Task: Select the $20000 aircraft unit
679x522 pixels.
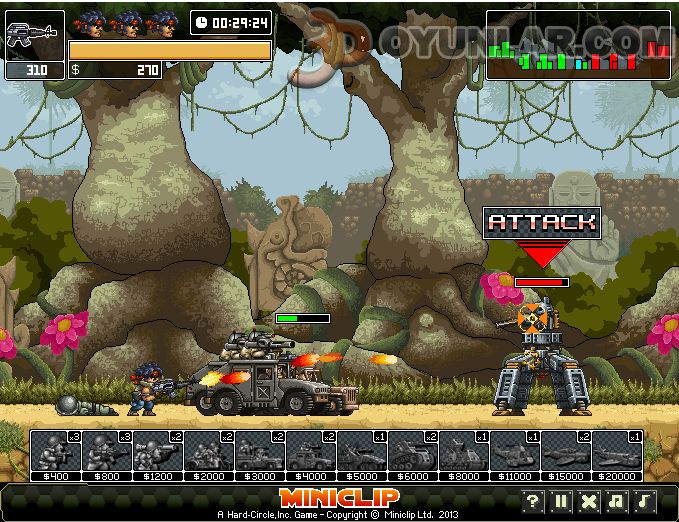Action: [x=617, y=451]
